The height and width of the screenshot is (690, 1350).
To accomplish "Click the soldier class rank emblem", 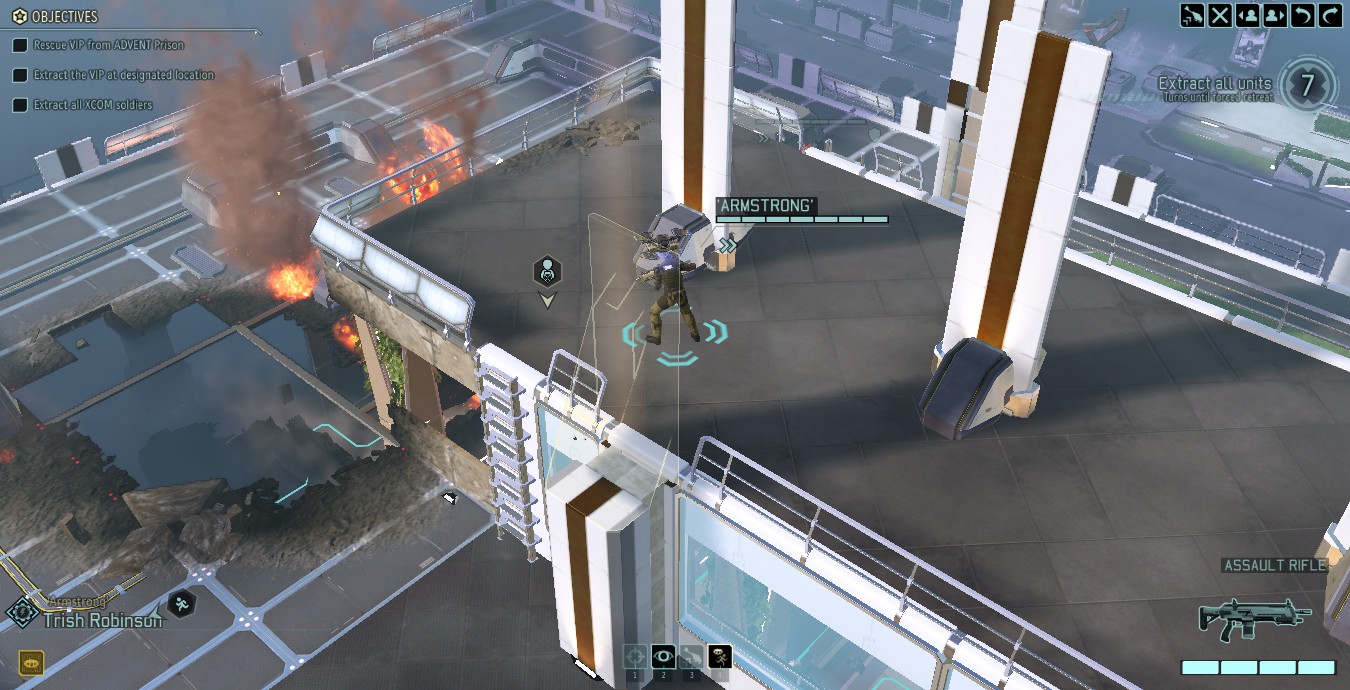I will tap(21, 611).
